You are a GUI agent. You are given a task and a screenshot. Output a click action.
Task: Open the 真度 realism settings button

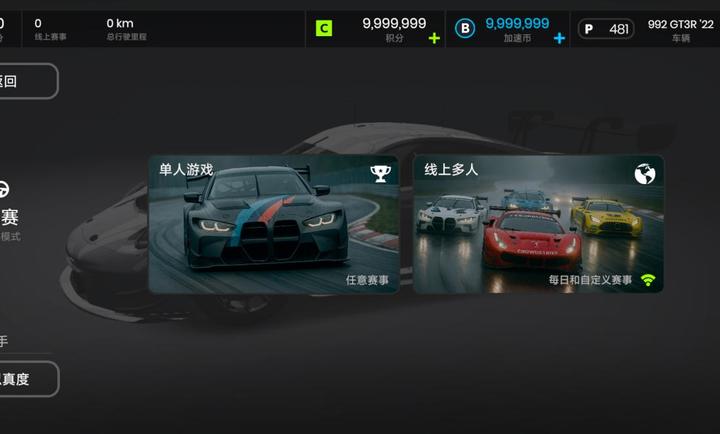tap(28, 379)
